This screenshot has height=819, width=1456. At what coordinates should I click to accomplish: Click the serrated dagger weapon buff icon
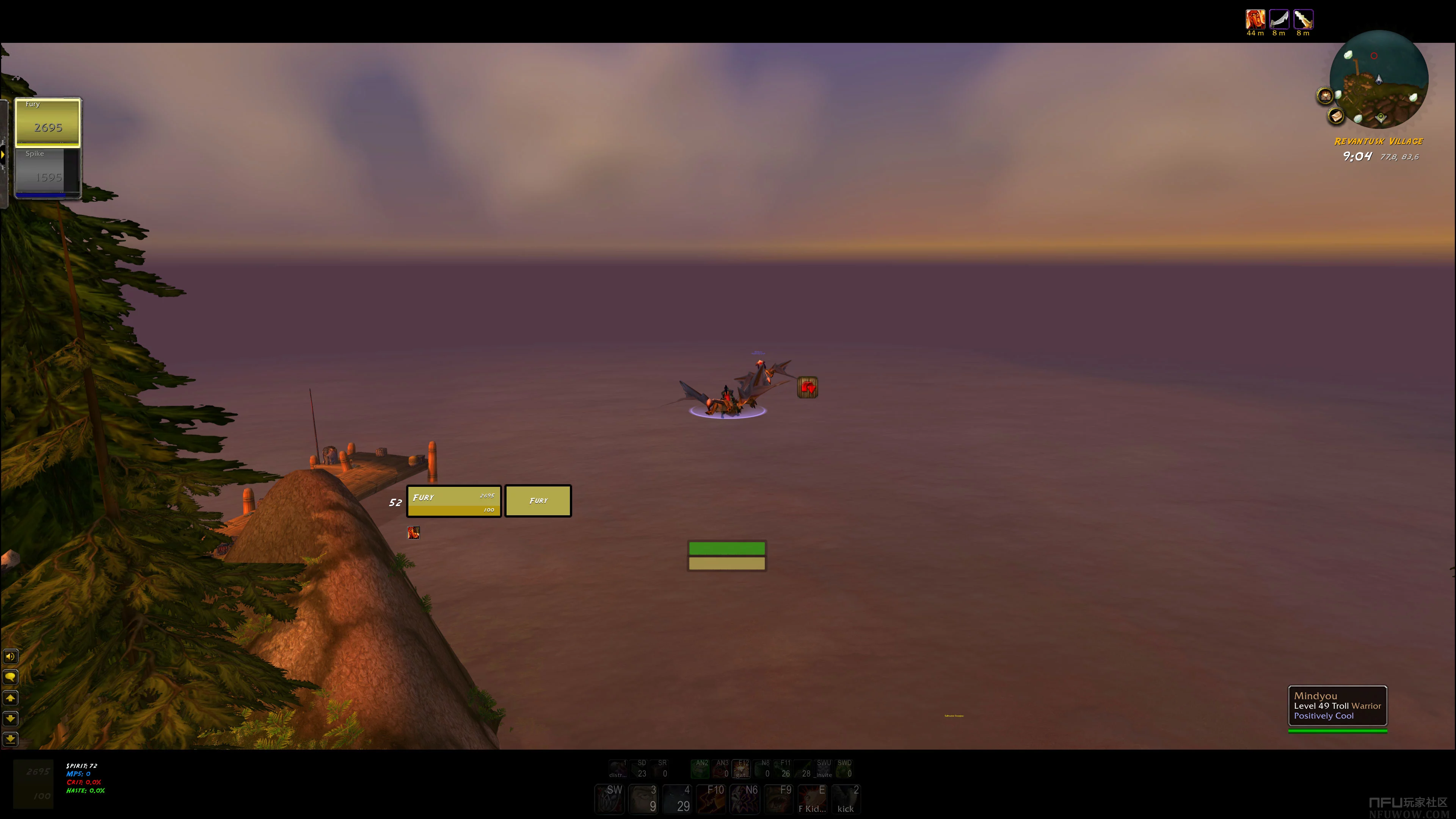[x=1303, y=19]
